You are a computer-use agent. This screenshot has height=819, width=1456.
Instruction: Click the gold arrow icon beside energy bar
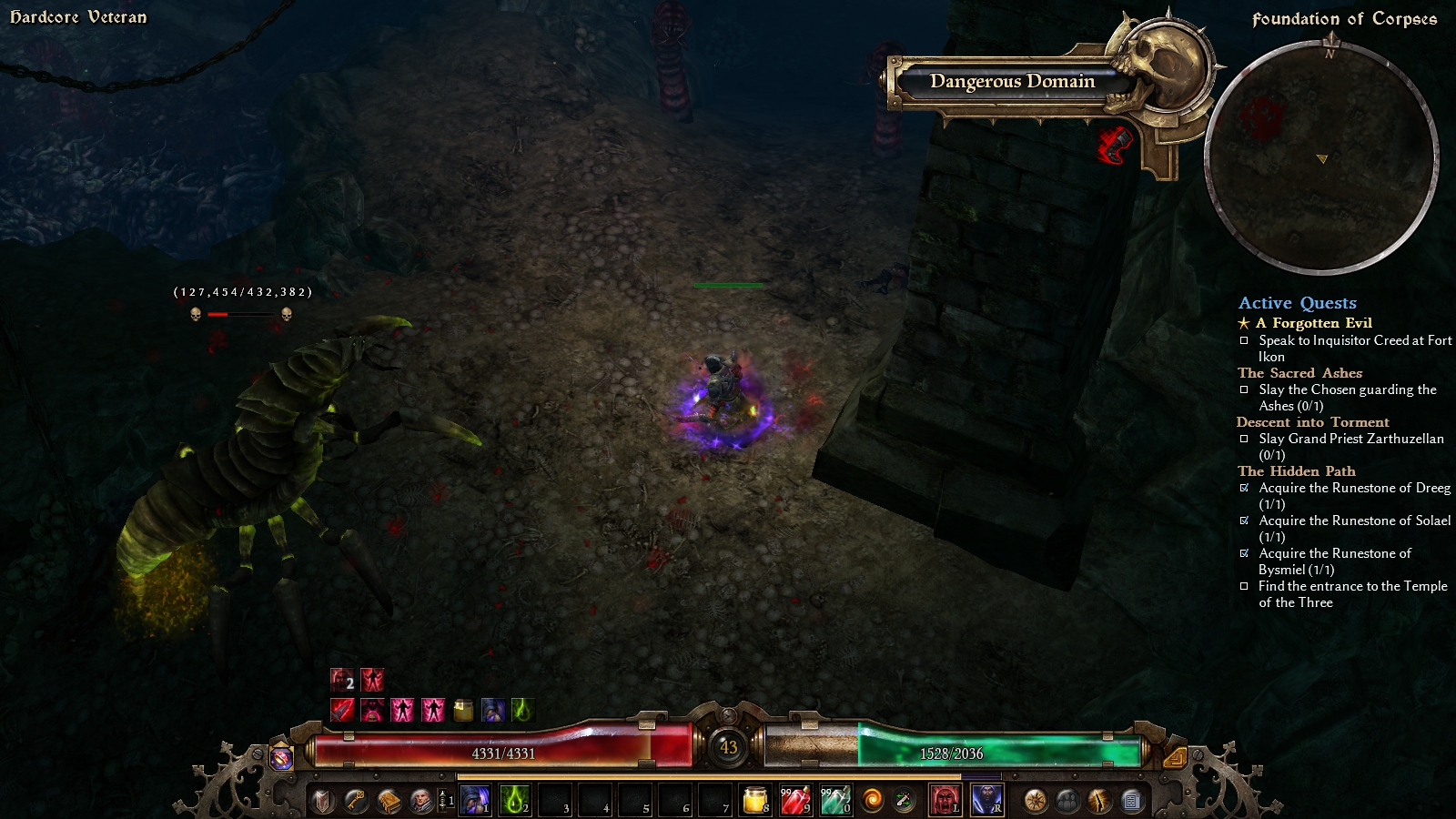(1174, 757)
